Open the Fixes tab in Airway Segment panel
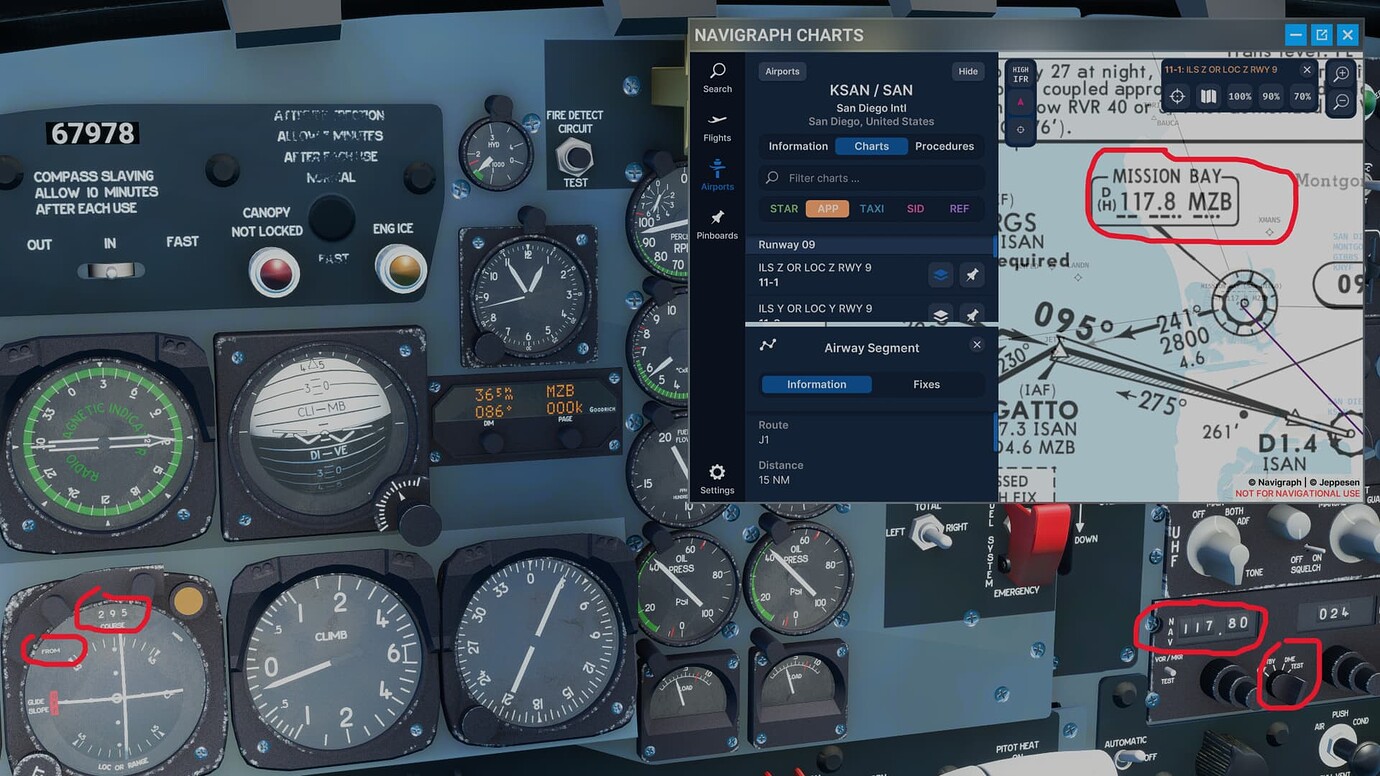The image size is (1380, 776). pos(926,384)
